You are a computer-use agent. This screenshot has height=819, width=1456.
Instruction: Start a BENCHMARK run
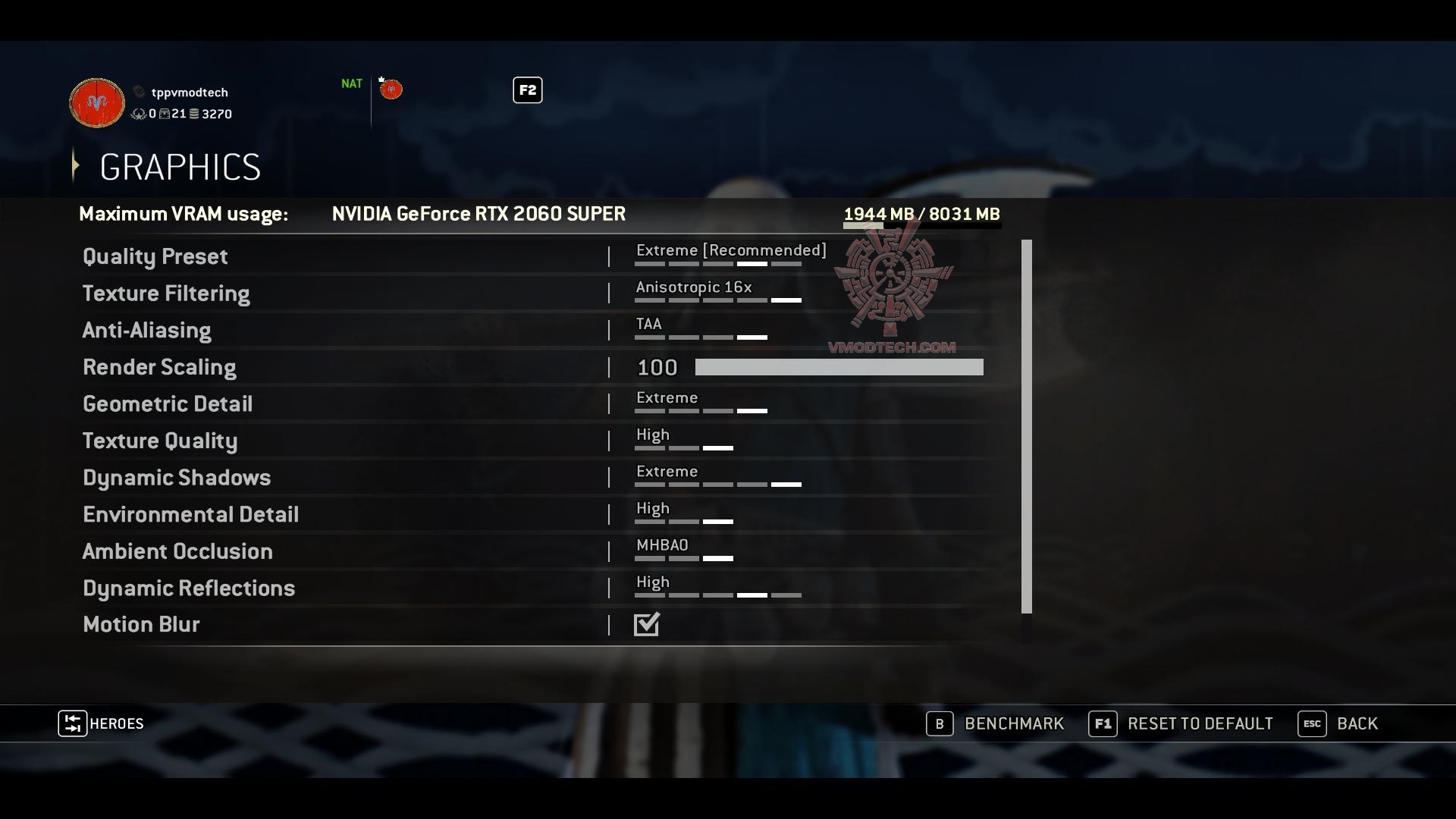1014,723
